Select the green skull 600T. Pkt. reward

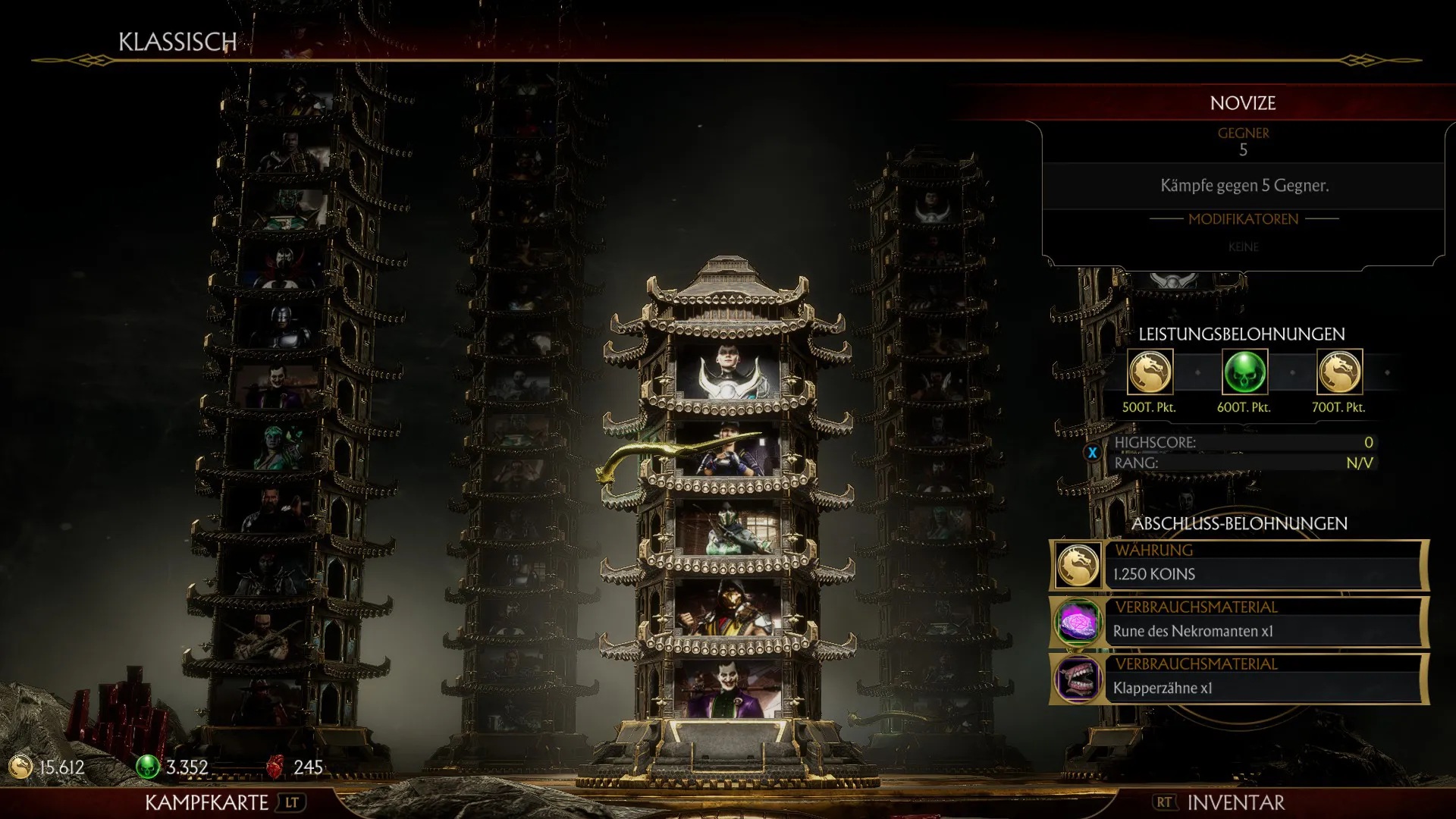click(1244, 372)
